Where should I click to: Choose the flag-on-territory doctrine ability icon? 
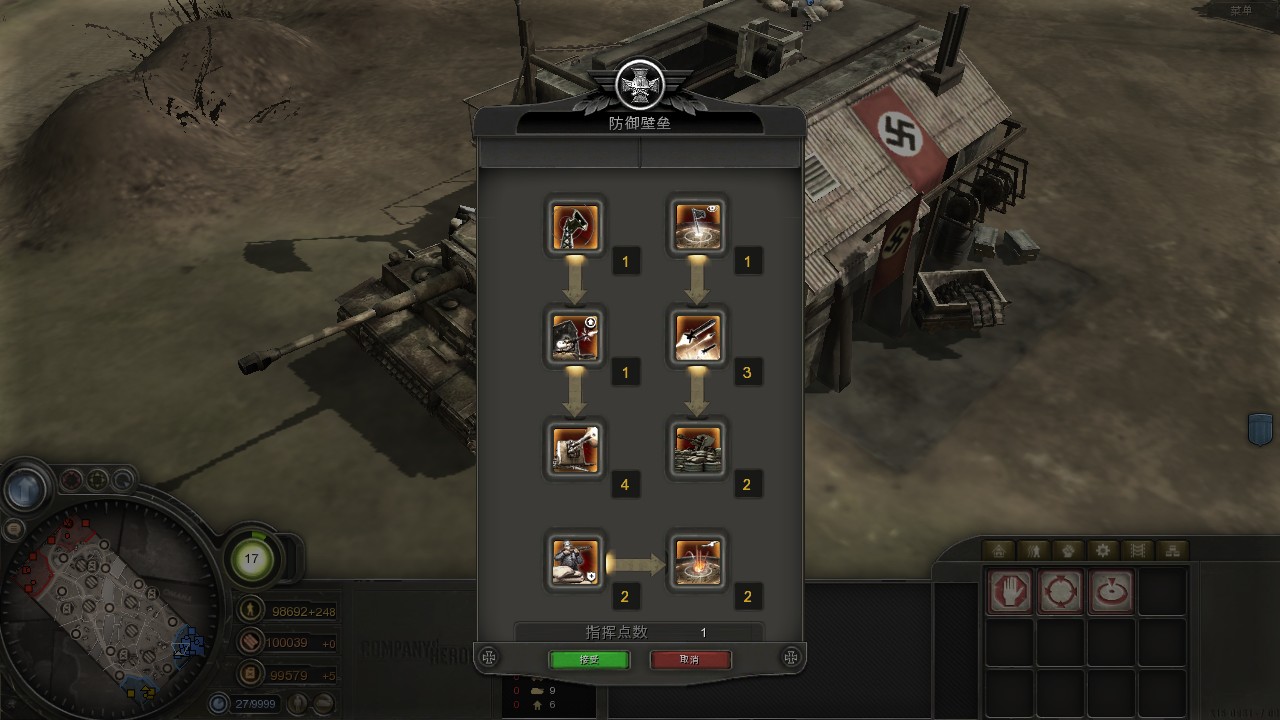pos(697,224)
